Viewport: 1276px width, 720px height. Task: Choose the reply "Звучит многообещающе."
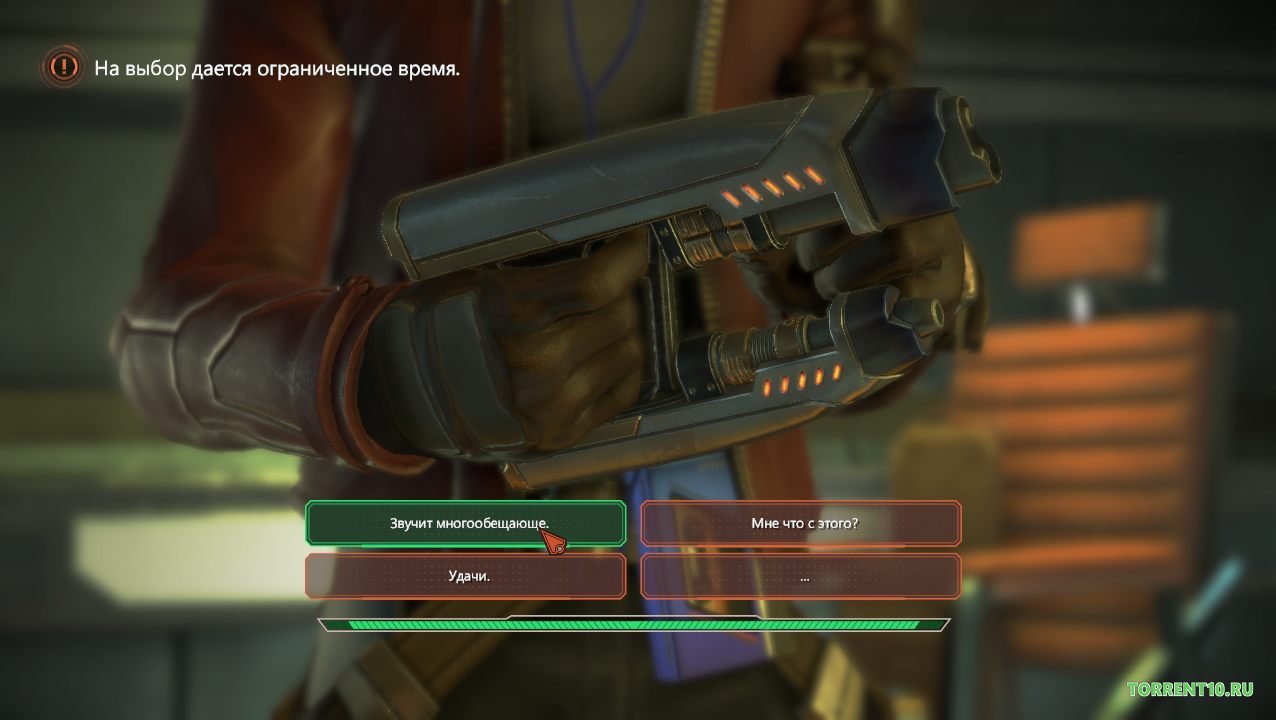466,523
